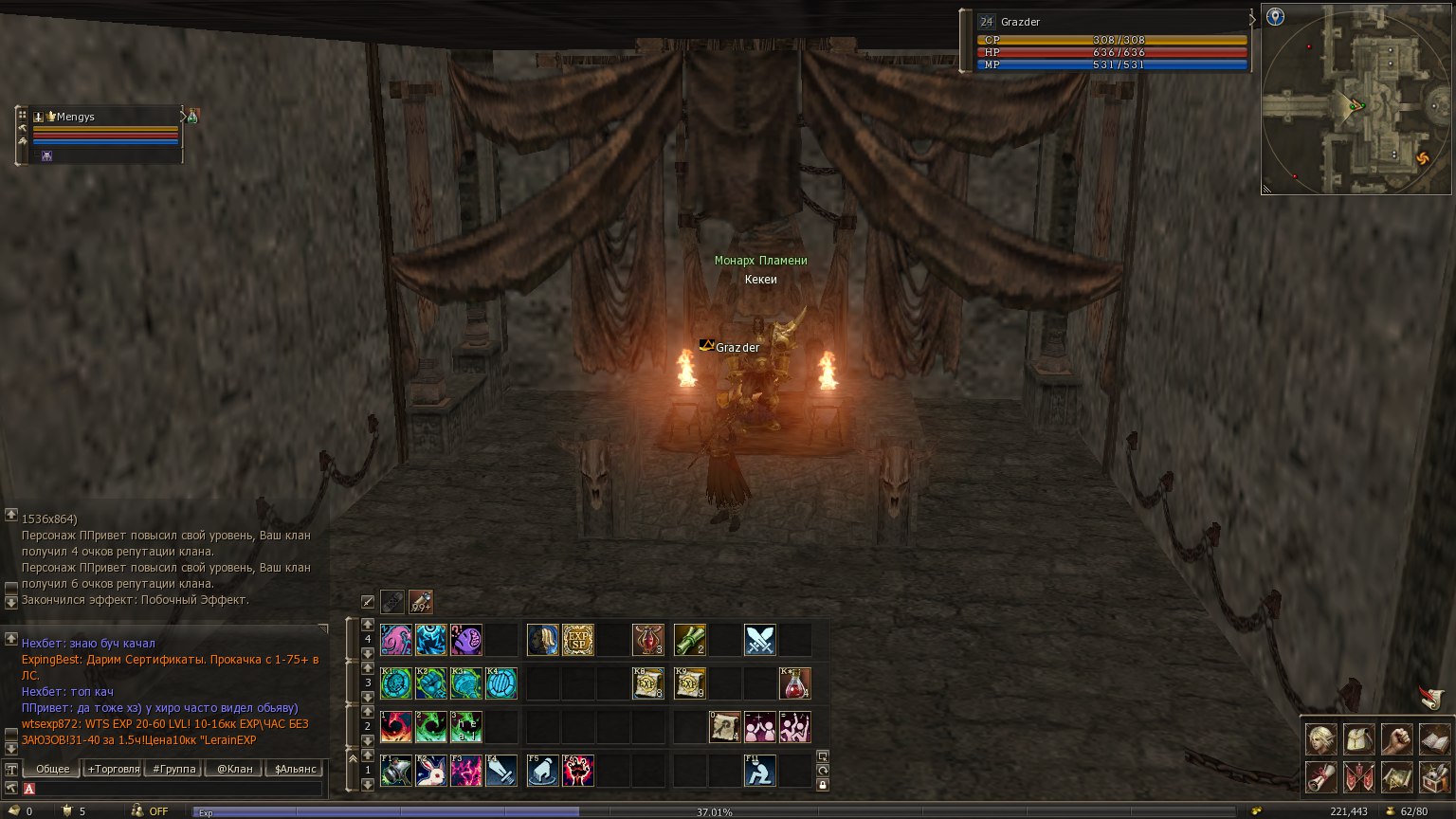1456x819 pixels.
Task: Open the world map scroll icon
Action: [1396, 777]
